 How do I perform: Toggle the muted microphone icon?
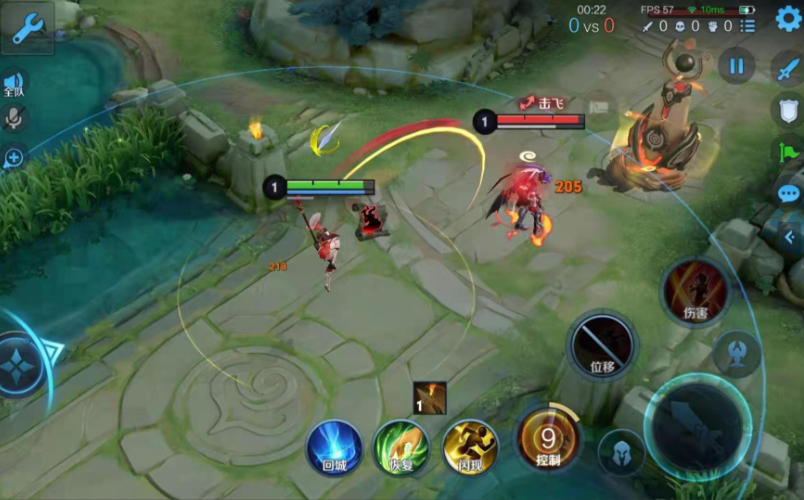14,118
